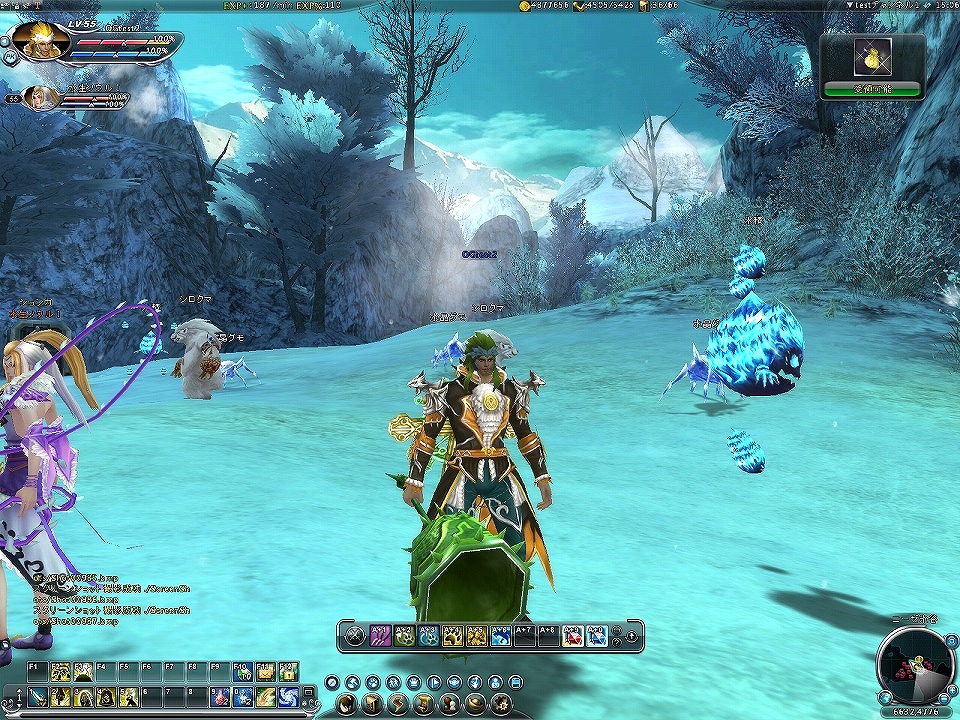Image resolution: width=960 pixels, height=720 pixels.
Task: Click the green padlock icon in F12
Action: (x=288, y=673)
